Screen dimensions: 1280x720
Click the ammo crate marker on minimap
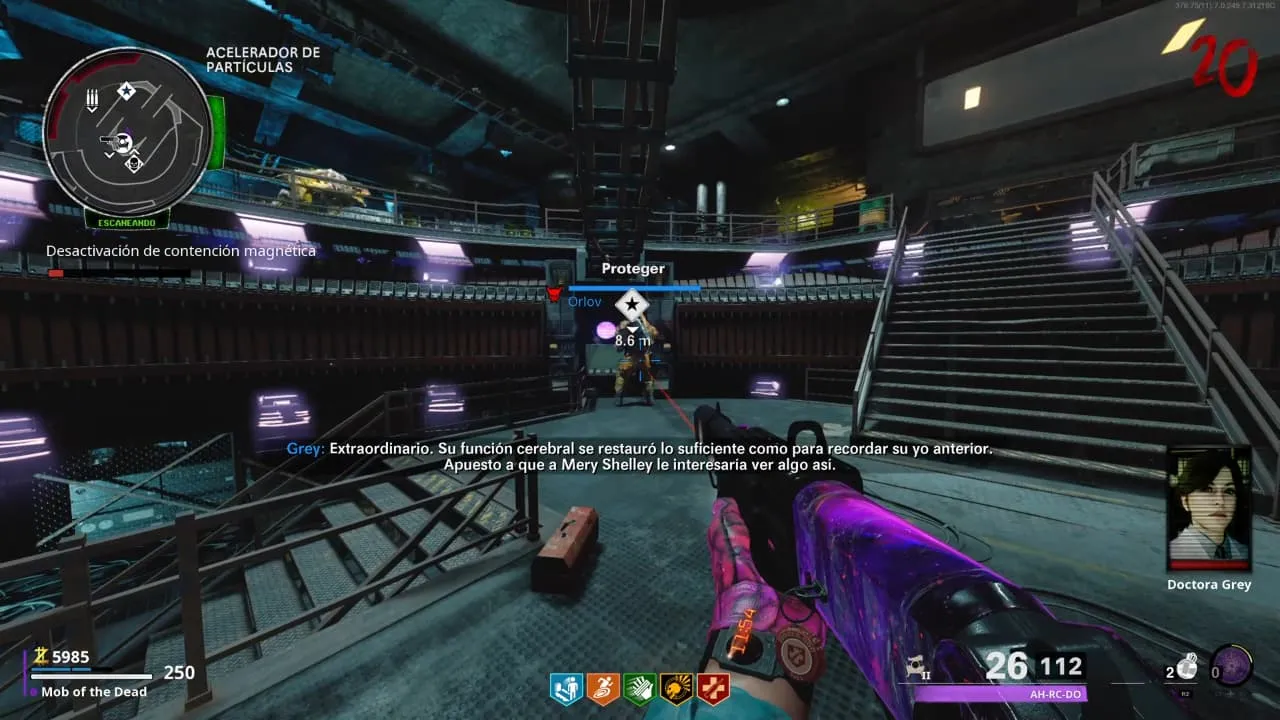[92, 100]
